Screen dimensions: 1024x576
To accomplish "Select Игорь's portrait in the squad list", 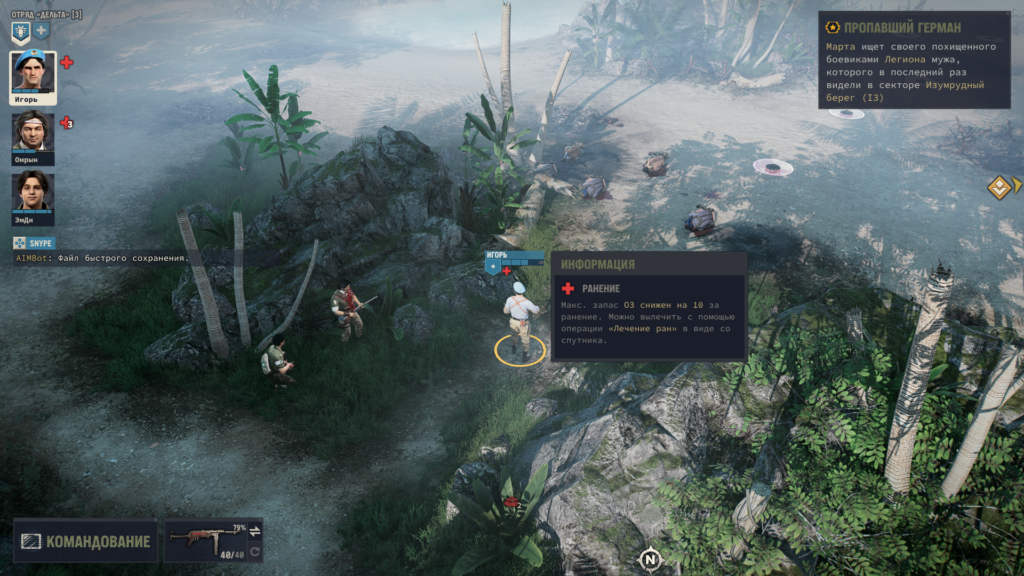I will point(33,74).
